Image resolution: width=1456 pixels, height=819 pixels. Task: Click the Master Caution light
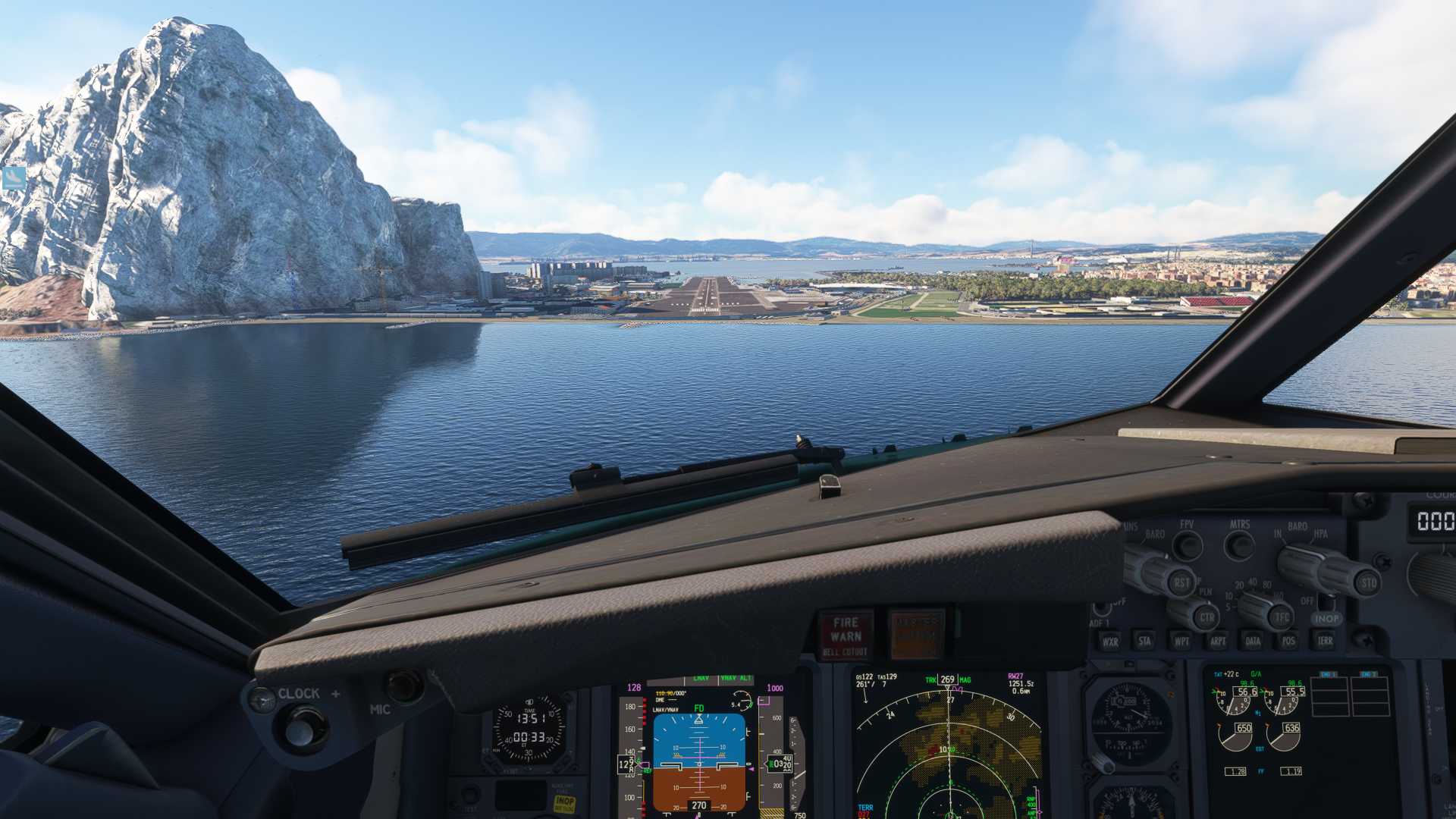(x=916, y=635)
